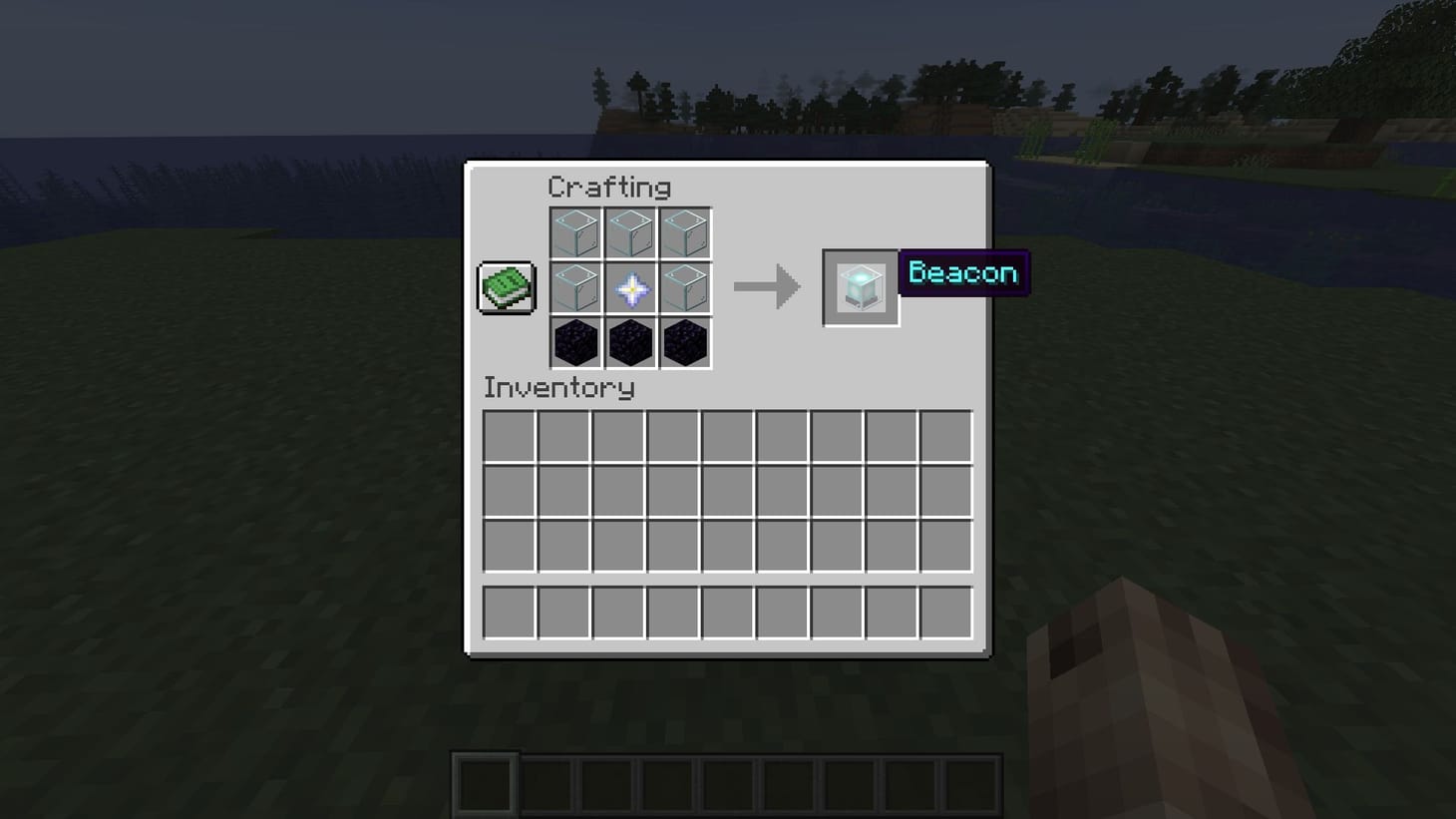
Task: Select the nether star in the crafting grid
Action: pyautogui.click(x=630, y=288)
